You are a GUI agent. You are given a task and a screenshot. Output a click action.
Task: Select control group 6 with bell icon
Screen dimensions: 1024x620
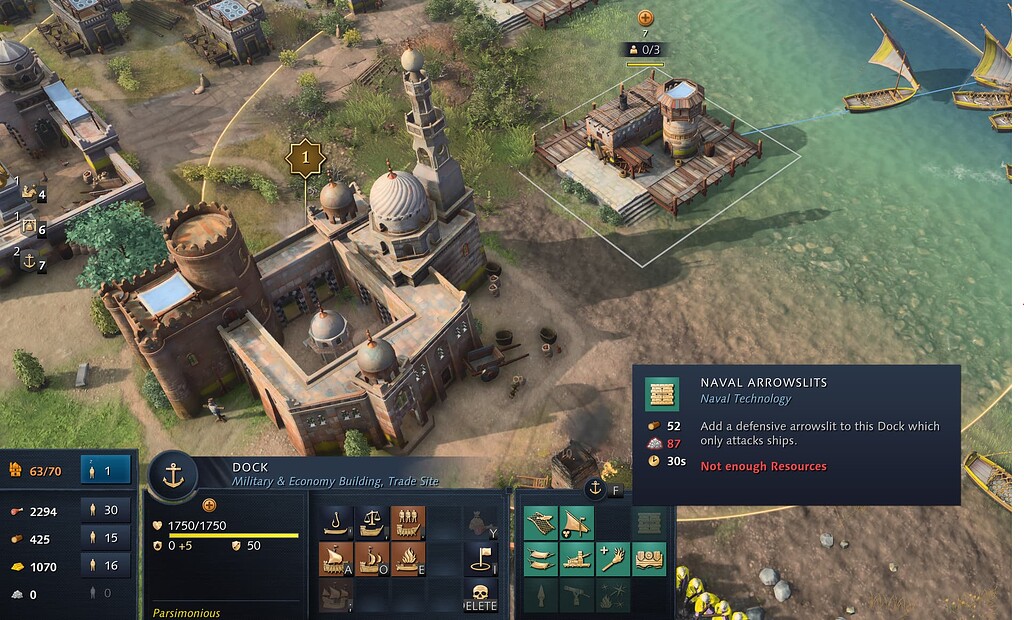(x=32, y=228)
